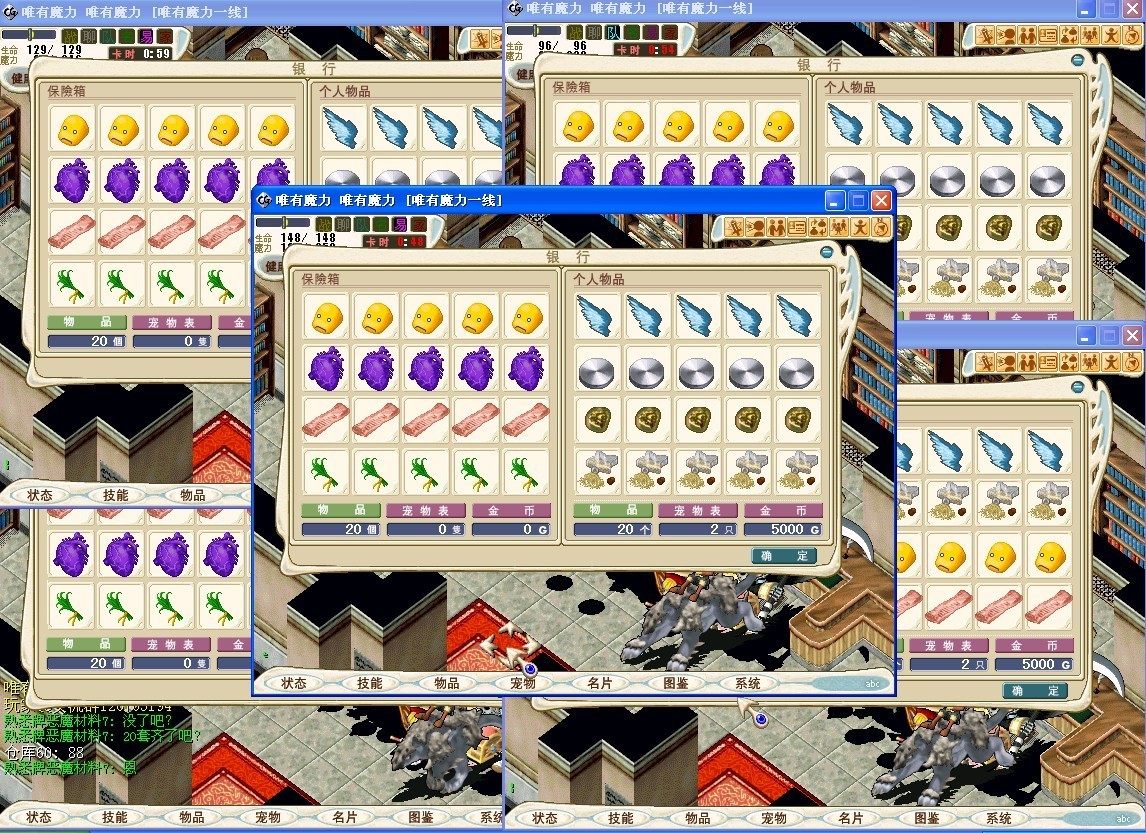Collapse the front 银行 panel with round blue button

coord(827,252)
